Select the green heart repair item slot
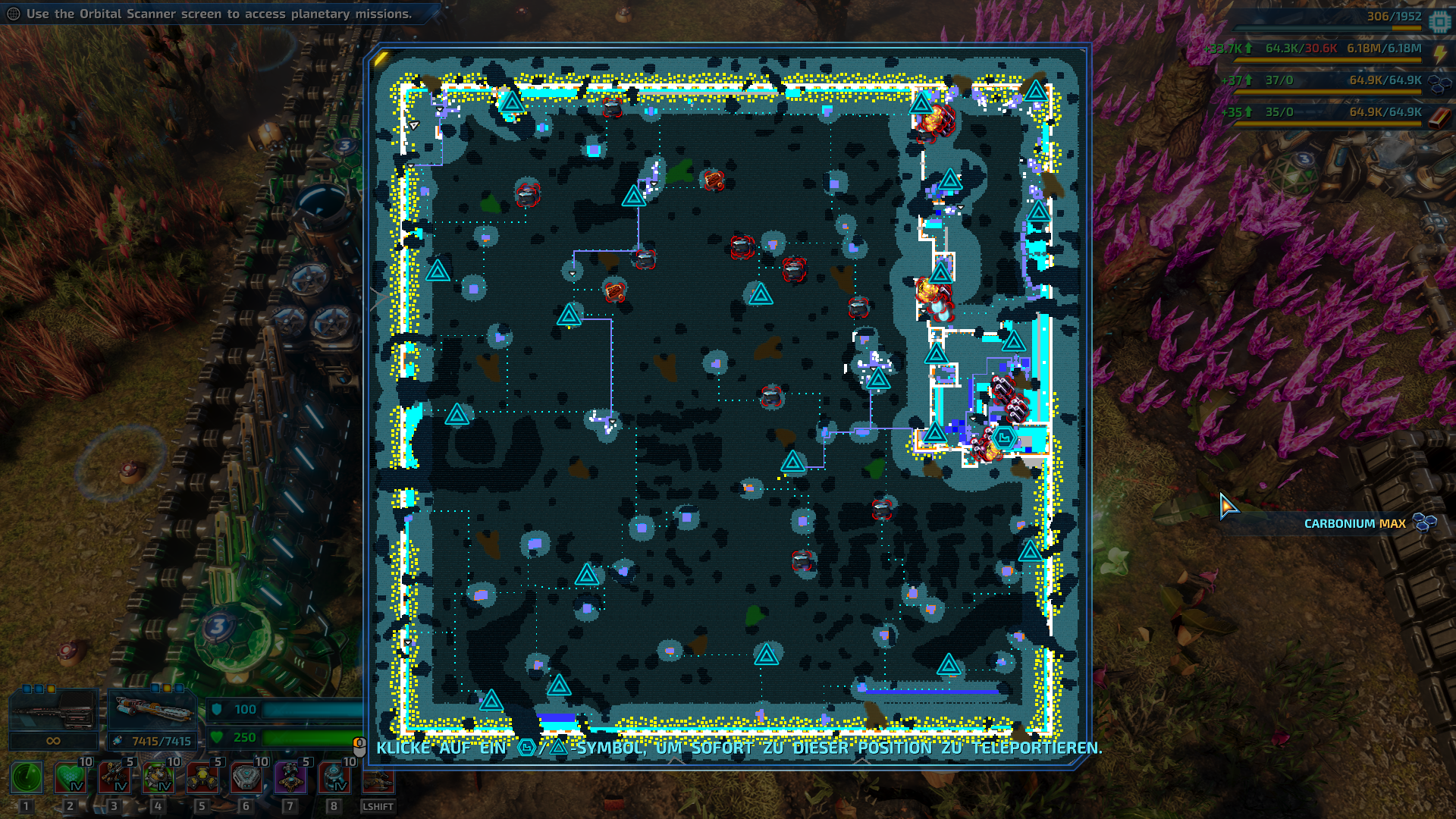The image size is (1456, 819). [71, 778]
